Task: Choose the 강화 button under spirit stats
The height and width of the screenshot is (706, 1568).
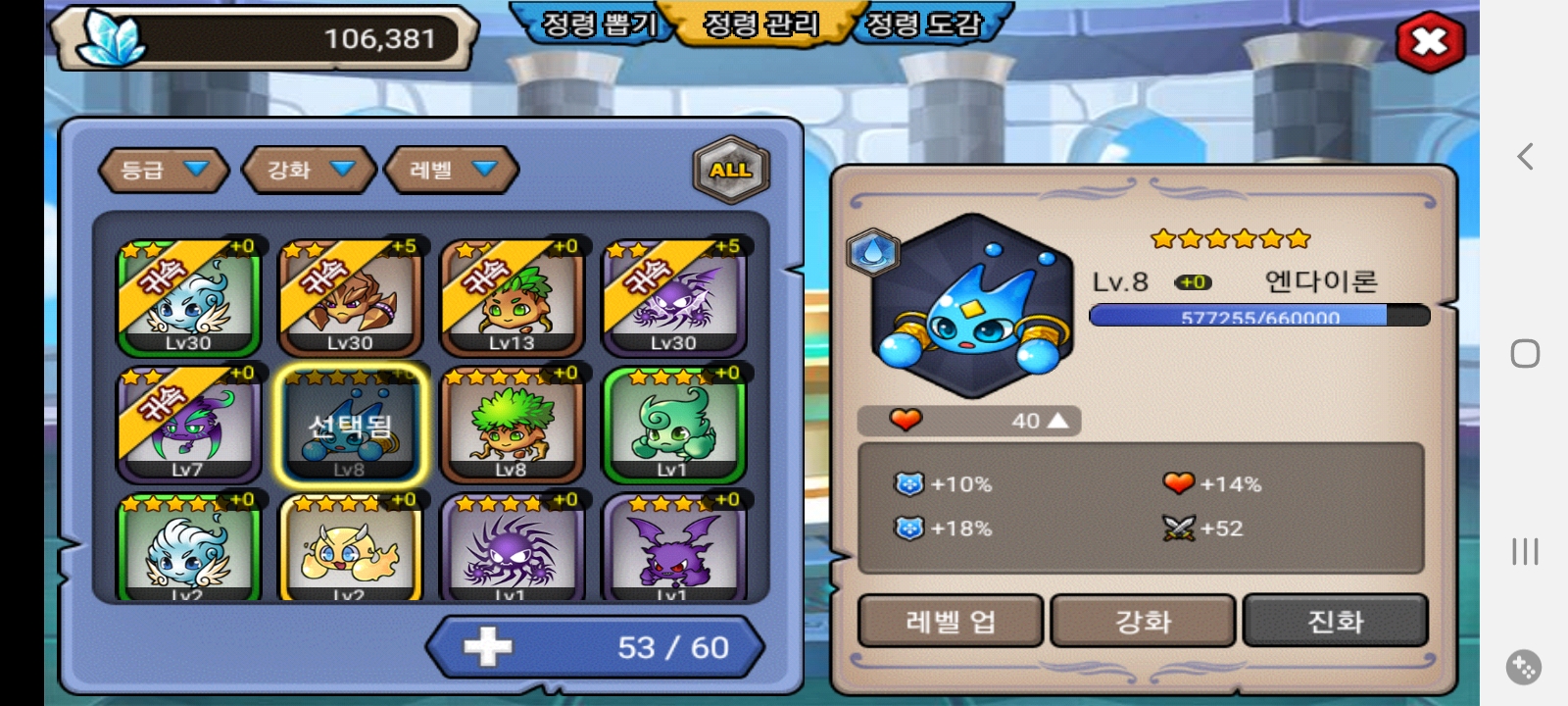Action: (1143, 621)
